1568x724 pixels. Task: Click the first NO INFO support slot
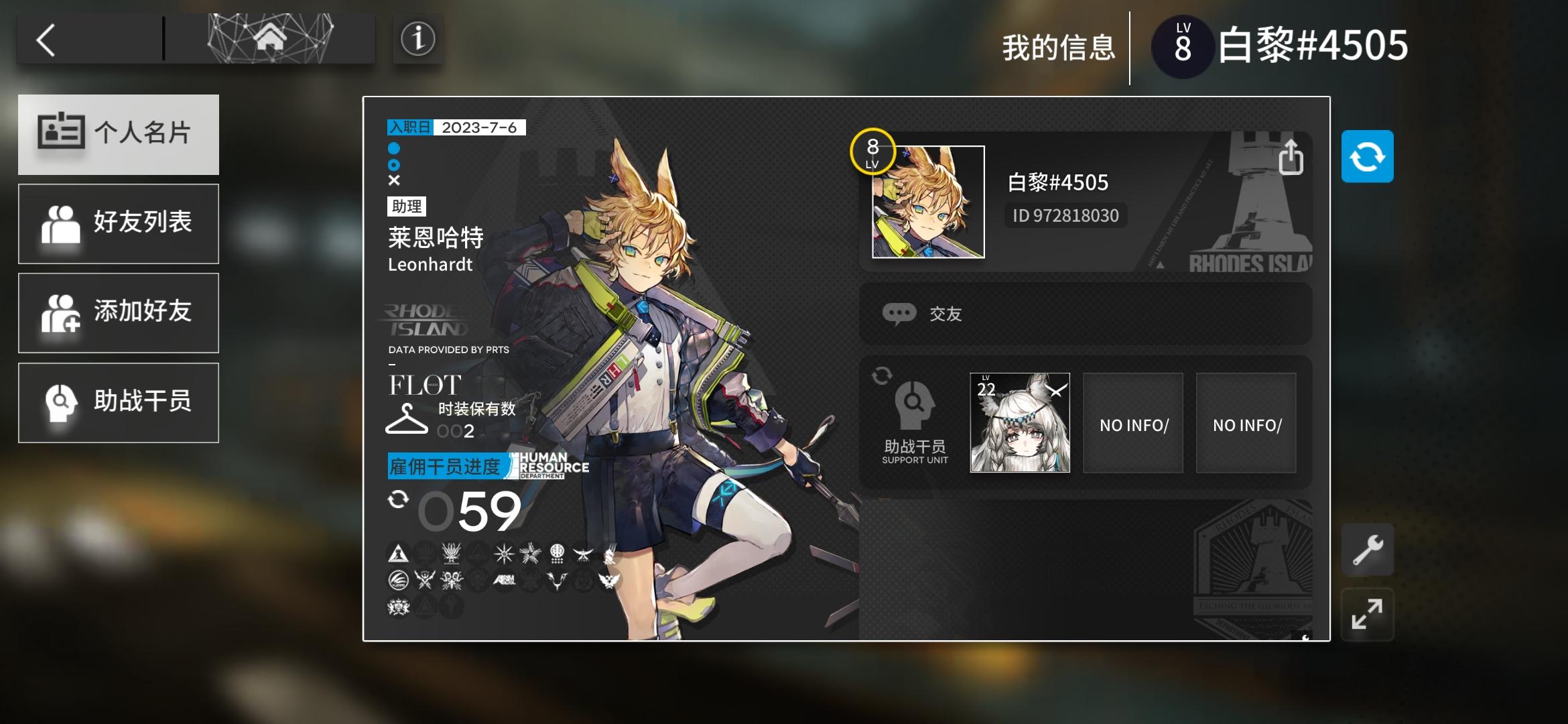(x=1132, y=422)
